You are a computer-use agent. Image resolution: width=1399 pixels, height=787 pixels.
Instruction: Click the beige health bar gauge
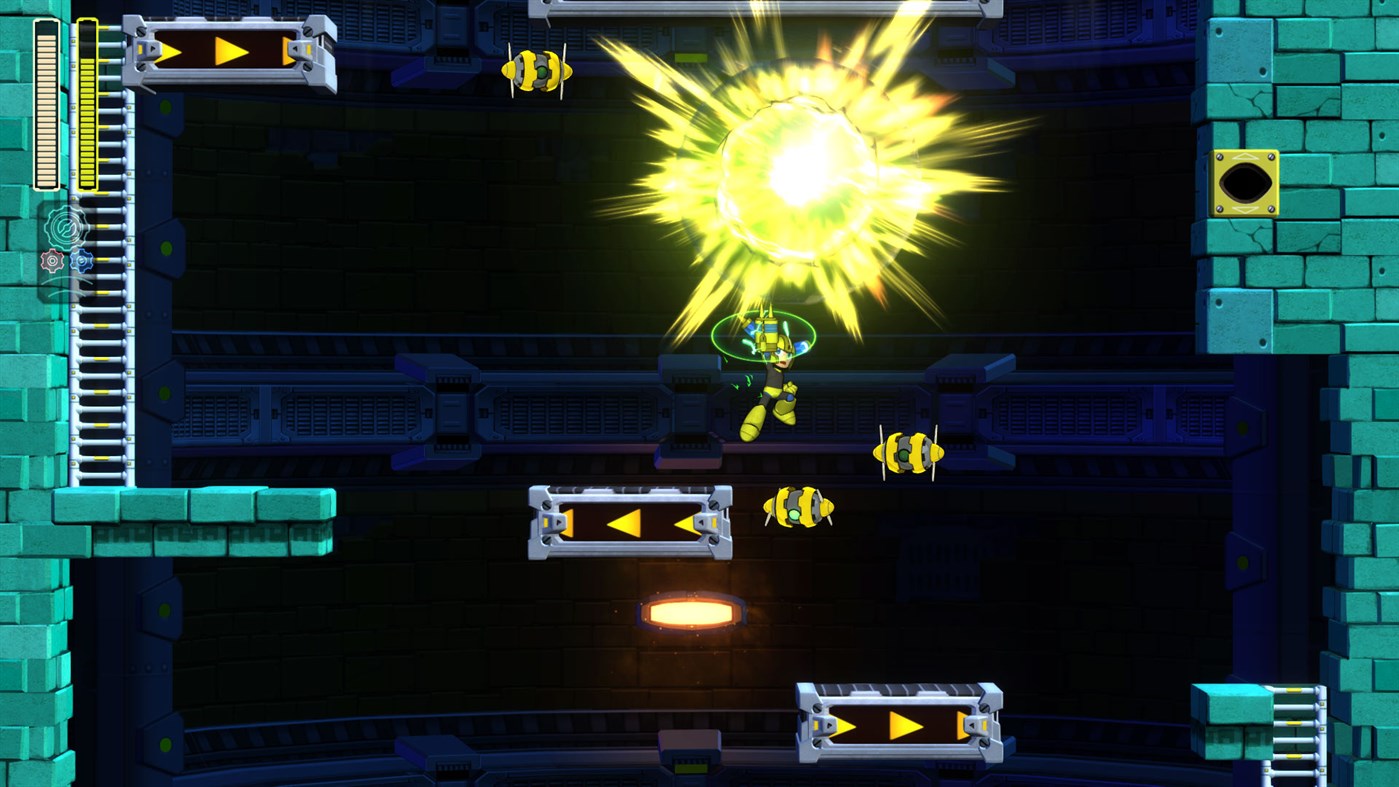pyautogui.click(x=45, y=110)
